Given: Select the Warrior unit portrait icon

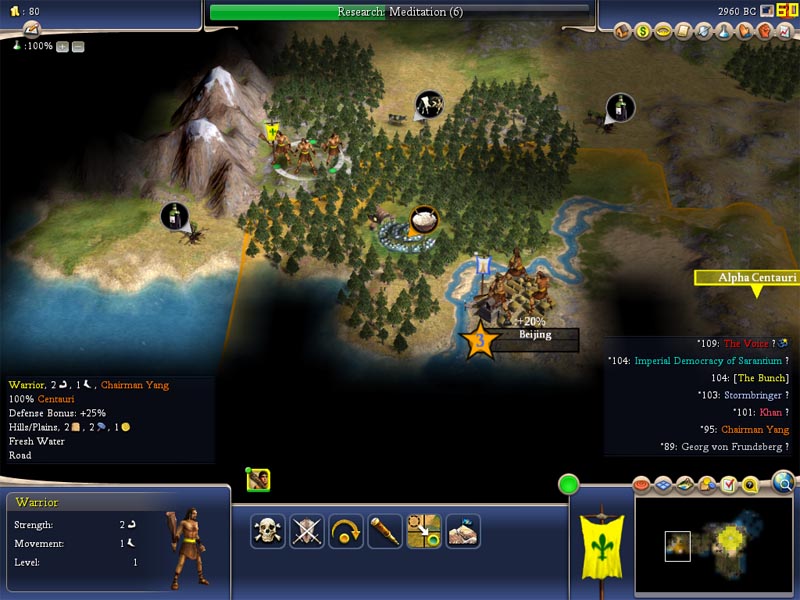Looking at the screenshot, I should (258, 480).
